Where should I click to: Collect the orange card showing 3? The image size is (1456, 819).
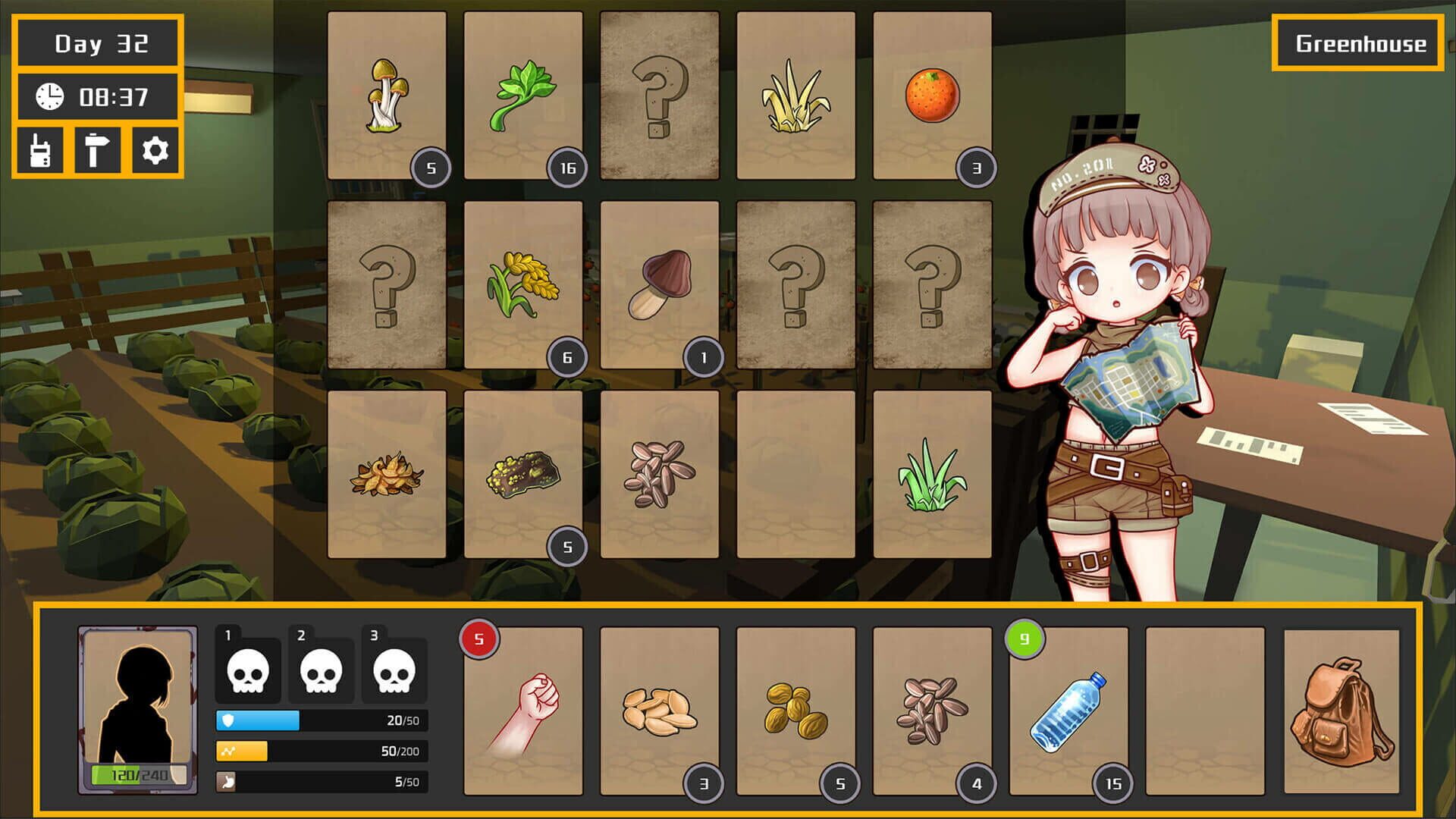[x=933, y=95]
